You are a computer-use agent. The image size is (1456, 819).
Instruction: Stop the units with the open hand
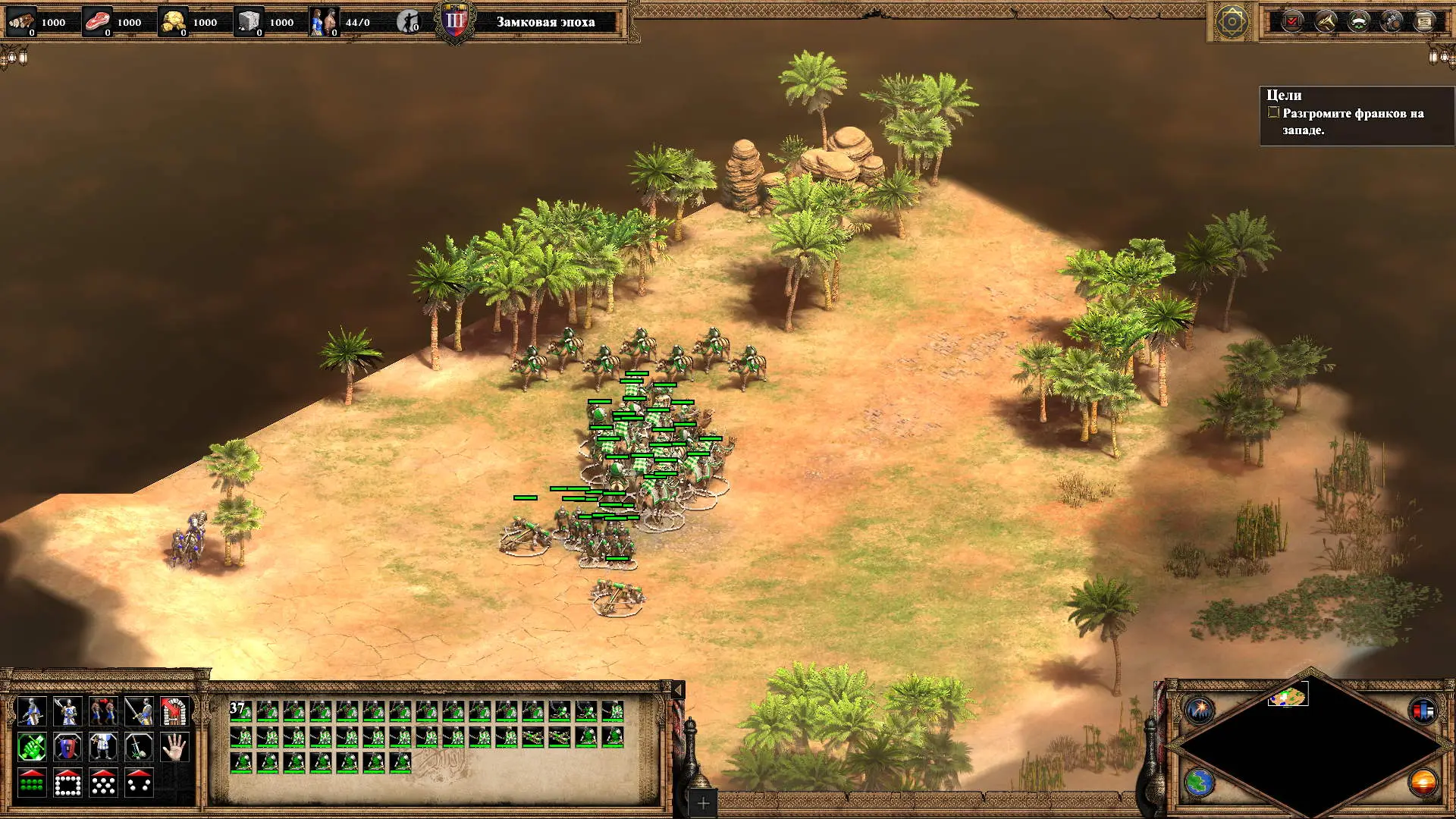click(x=174, y=747)
